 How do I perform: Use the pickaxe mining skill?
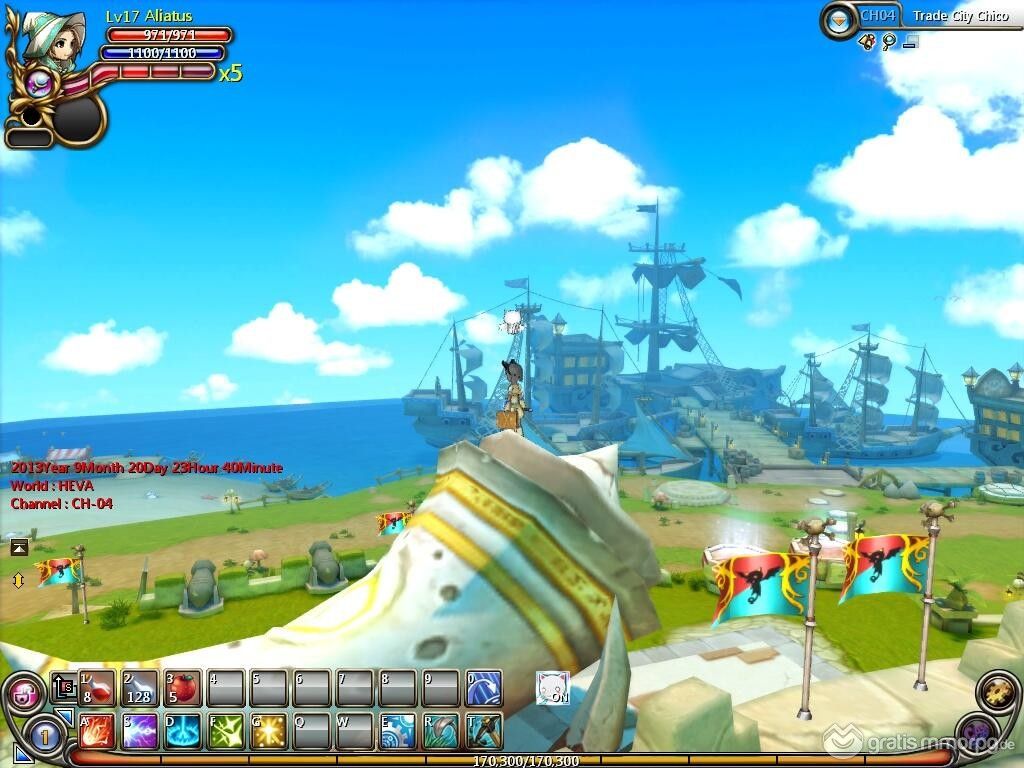484,731
